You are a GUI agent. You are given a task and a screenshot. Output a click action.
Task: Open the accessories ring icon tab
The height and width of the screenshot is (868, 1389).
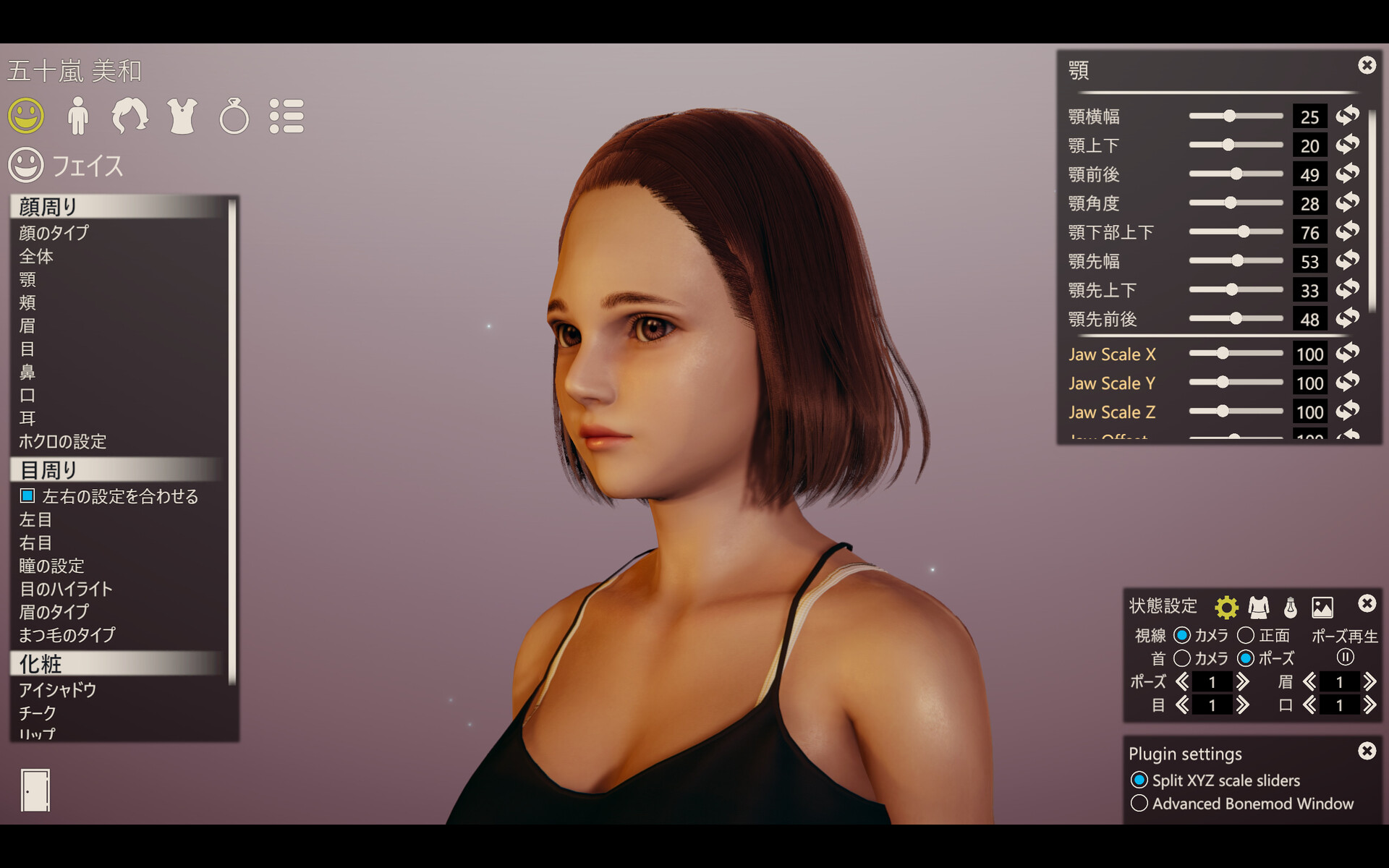coord(233,117)
